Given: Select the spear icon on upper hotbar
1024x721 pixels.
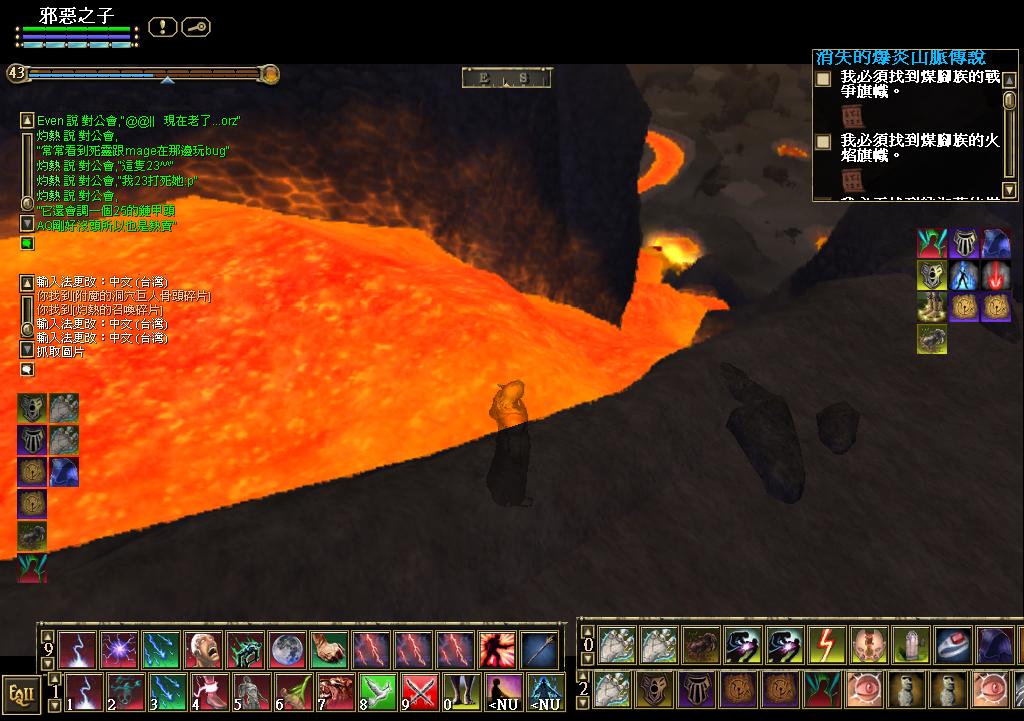Looking at the screenshot, I should click(539, 650).
